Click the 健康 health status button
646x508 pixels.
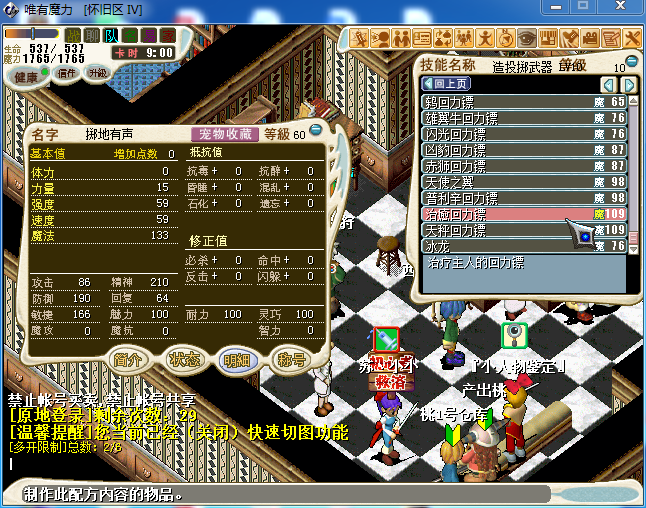tap(27, 77)
